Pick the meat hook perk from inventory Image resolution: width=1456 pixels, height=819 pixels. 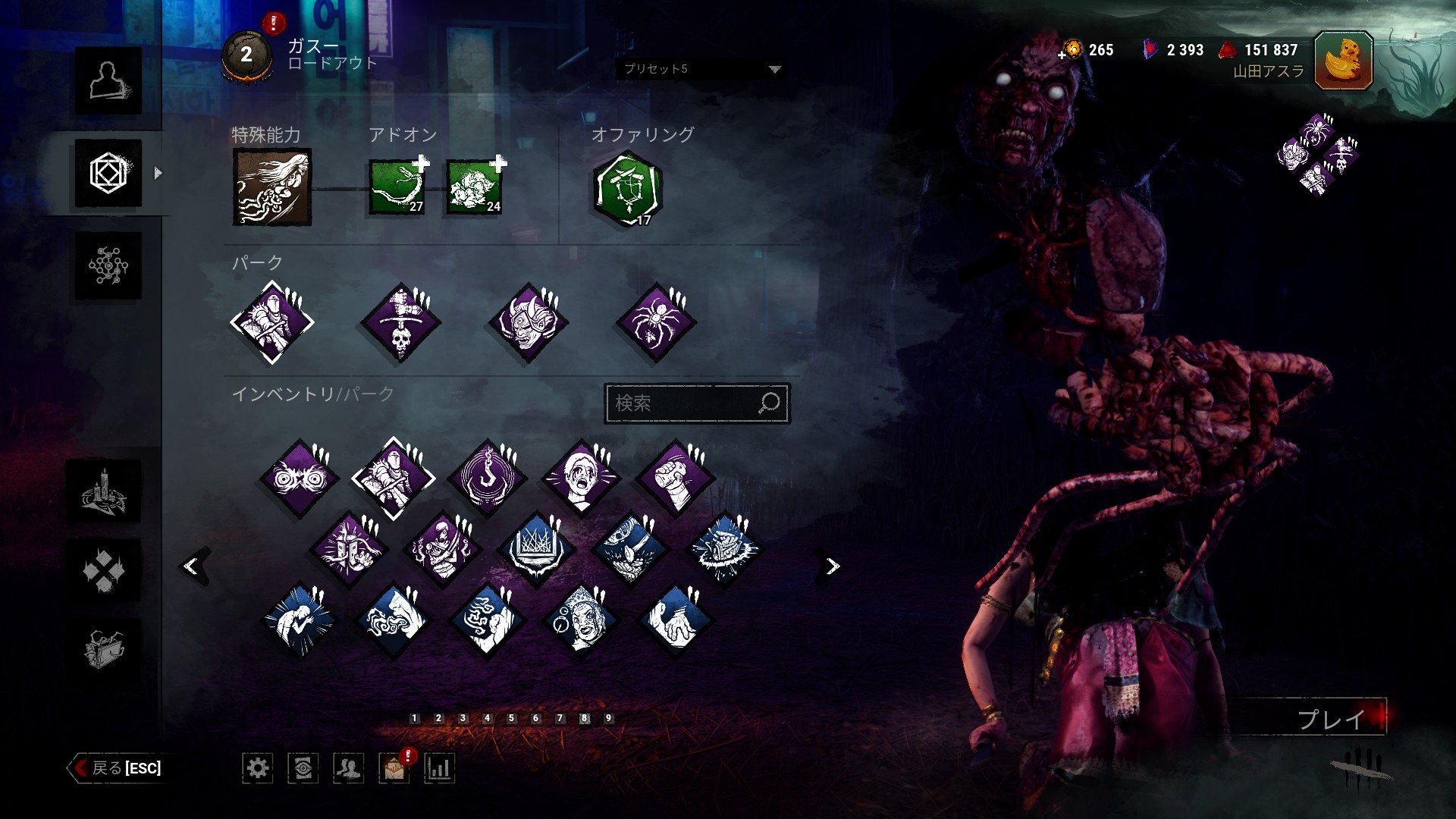pyautogui.click(x=488, y=479)
